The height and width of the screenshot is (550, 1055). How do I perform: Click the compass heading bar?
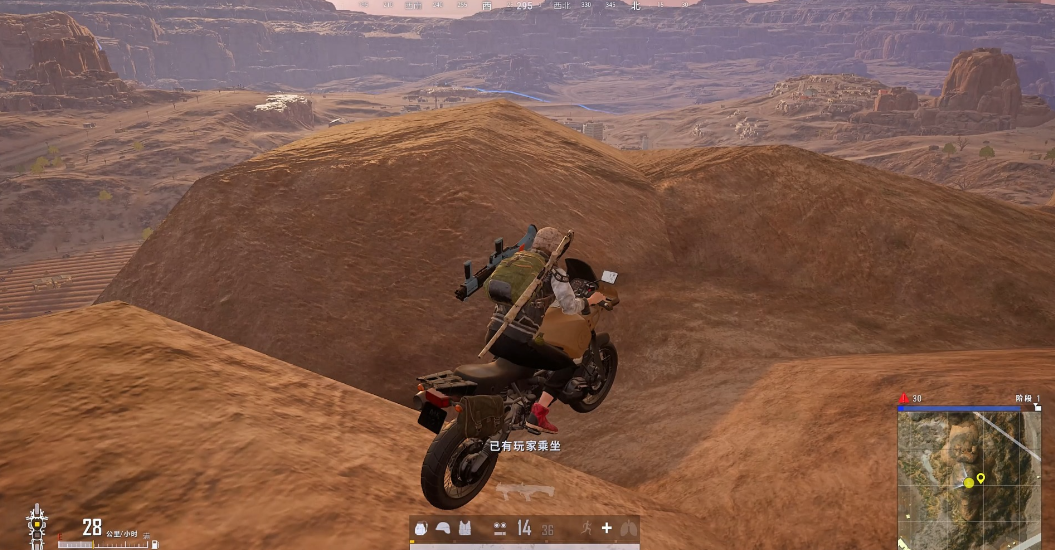click(x=525, y=6)
